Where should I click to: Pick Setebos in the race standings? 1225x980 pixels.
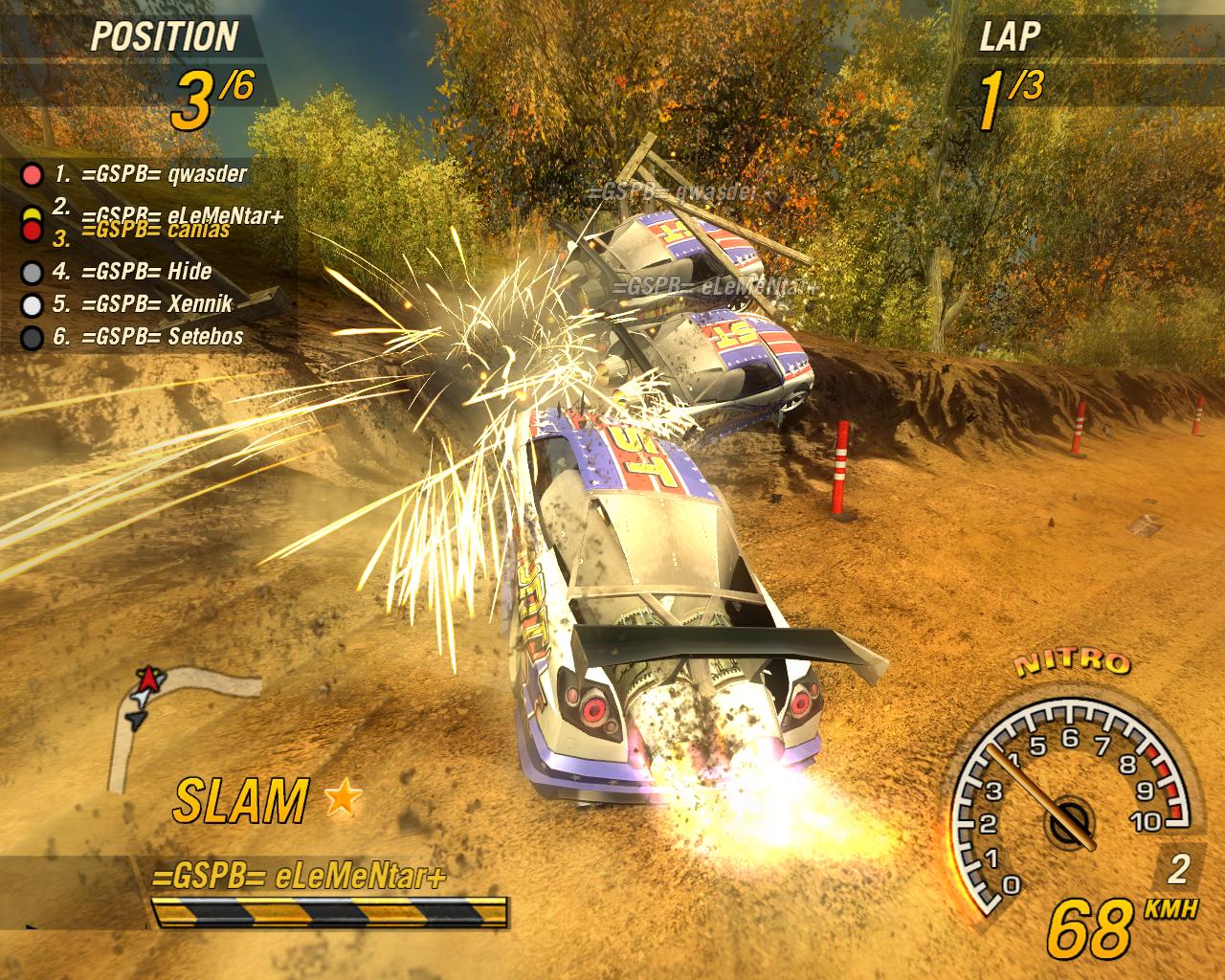click(147, 337)
